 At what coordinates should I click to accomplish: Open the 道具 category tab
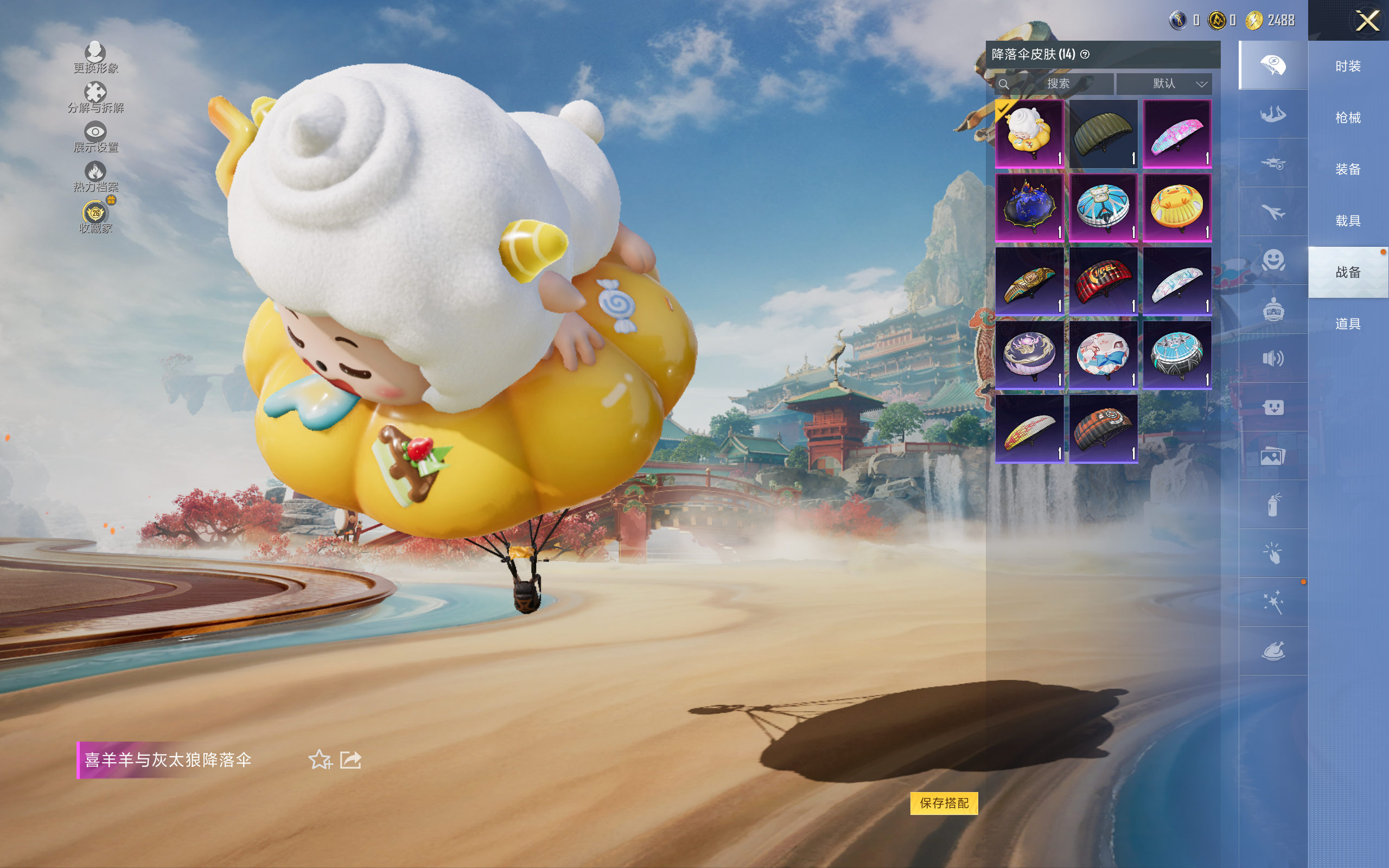point(1348,324)
